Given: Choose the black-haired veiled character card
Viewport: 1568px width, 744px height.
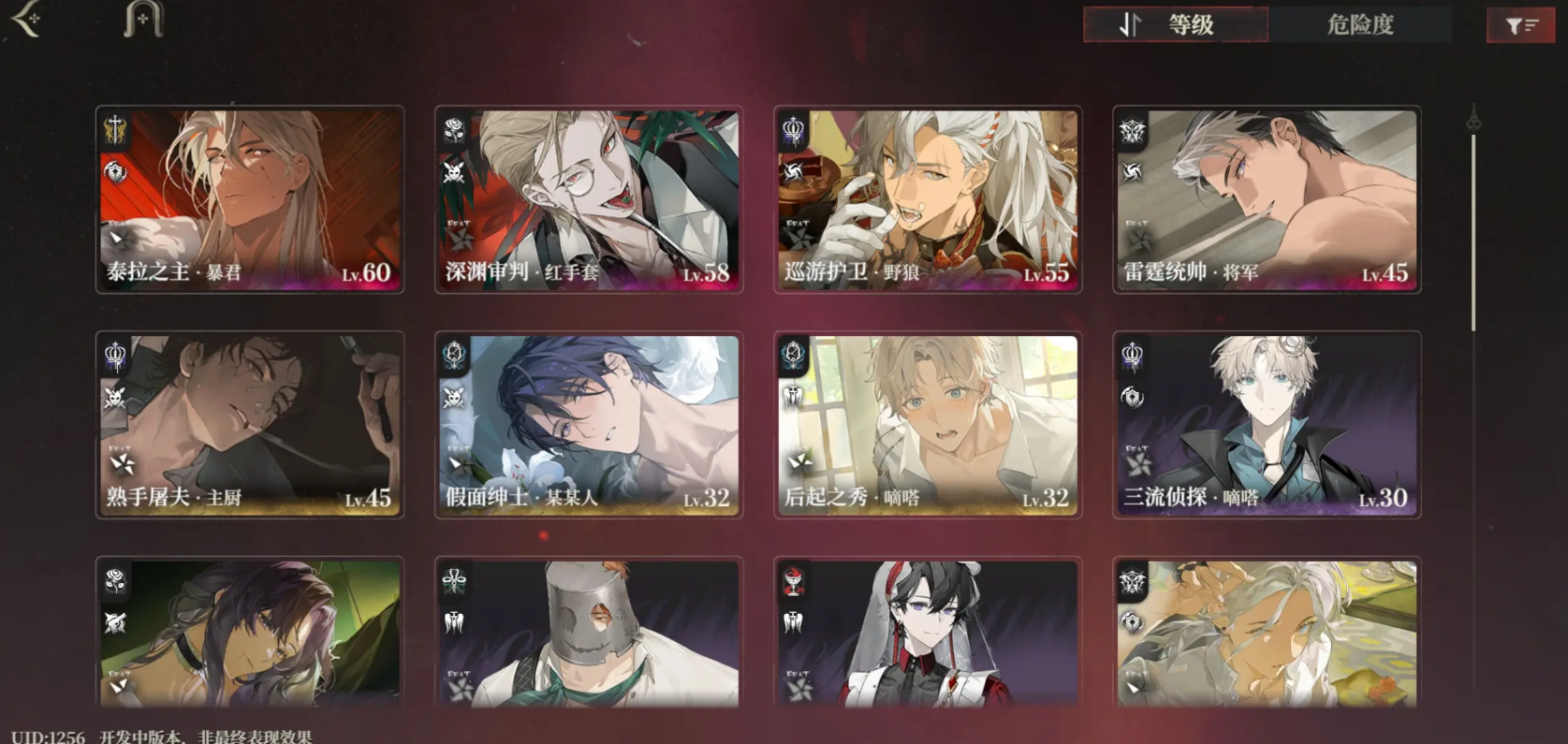Looking at the screenshot, I should coord(928,633).
